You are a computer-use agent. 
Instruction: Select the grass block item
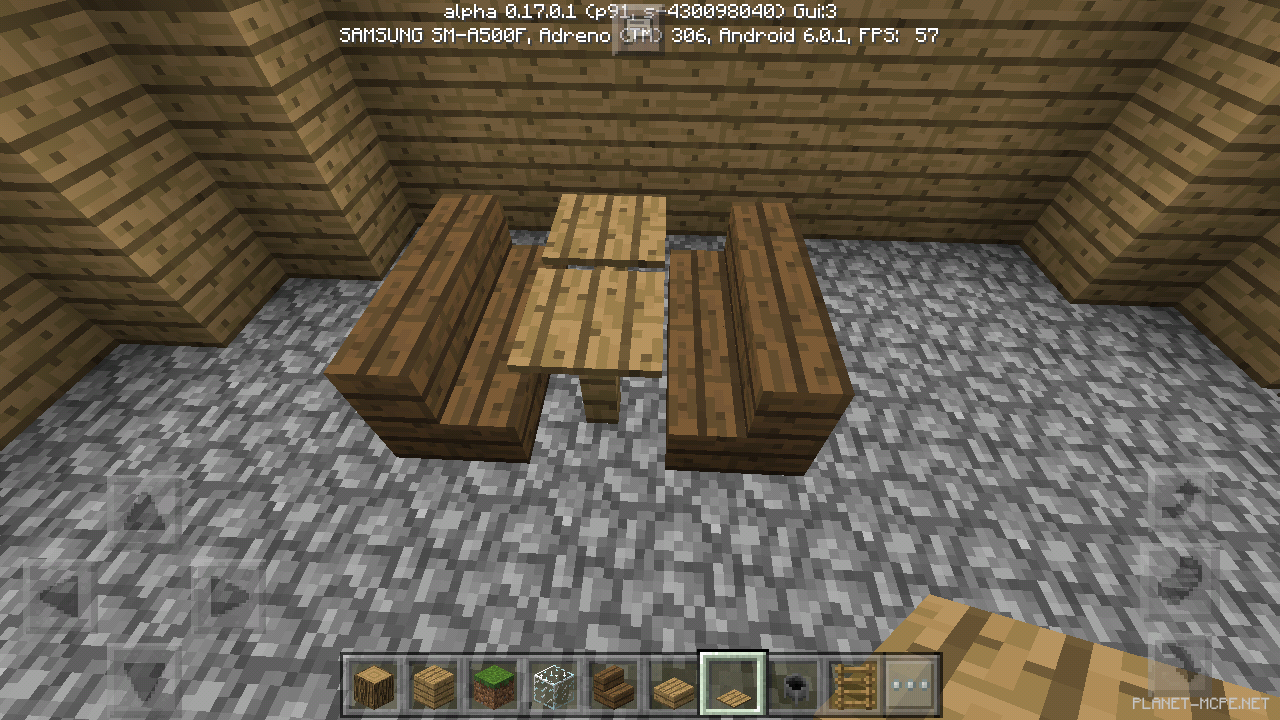(491, 683)
